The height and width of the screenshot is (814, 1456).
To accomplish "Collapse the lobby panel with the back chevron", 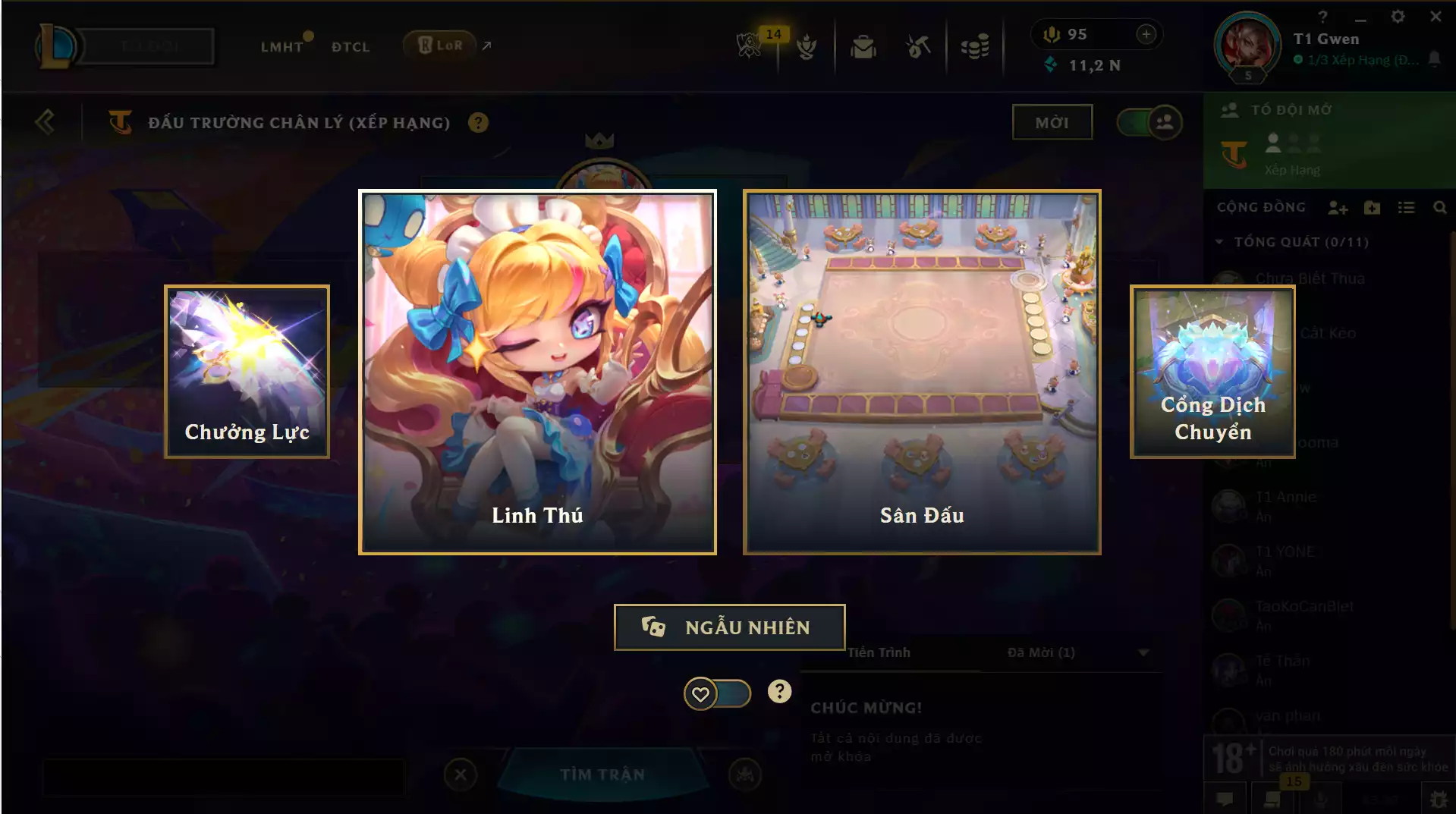I will pos(46,121).
